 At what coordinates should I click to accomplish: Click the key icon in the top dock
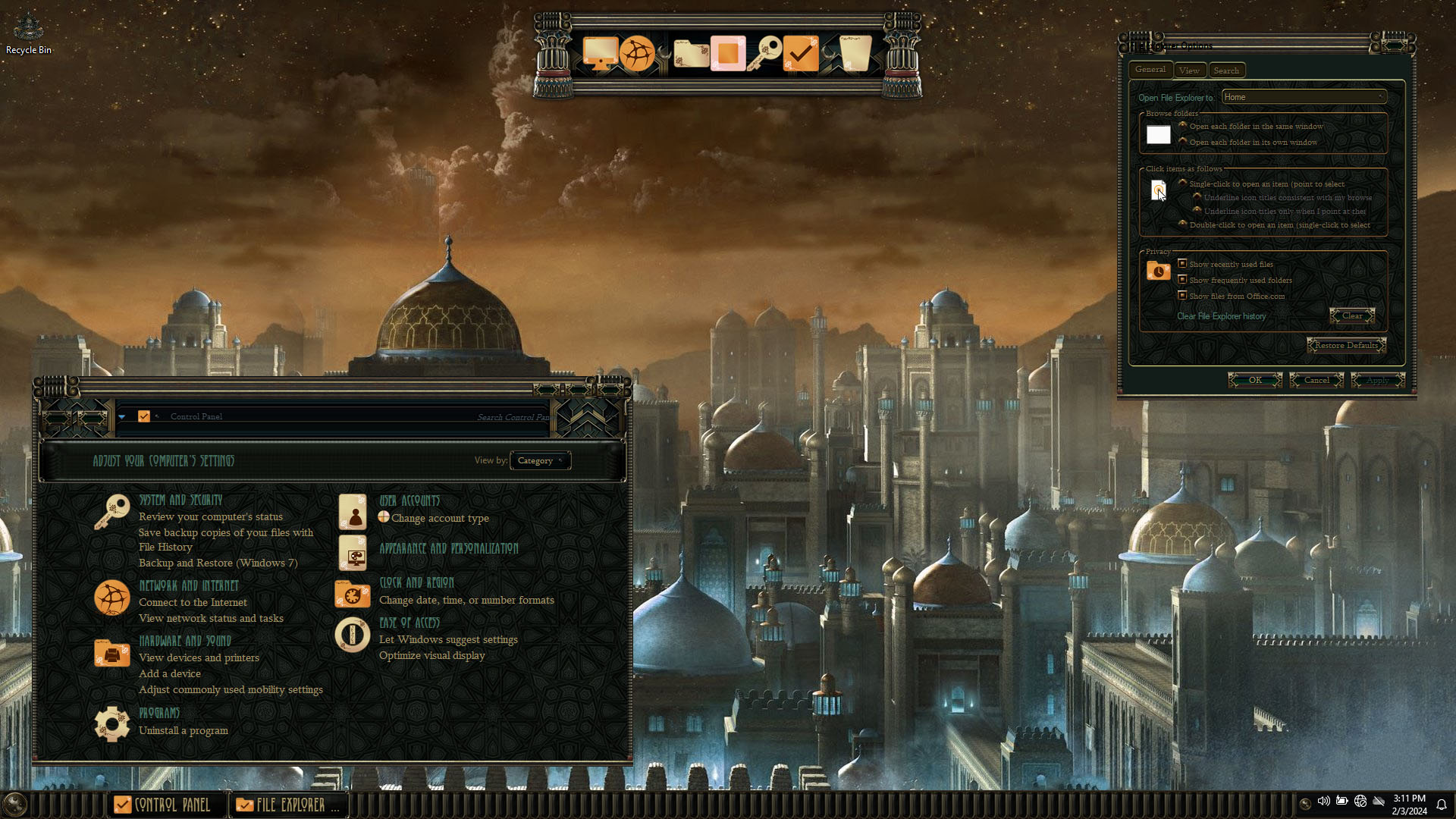click(765, 53)
